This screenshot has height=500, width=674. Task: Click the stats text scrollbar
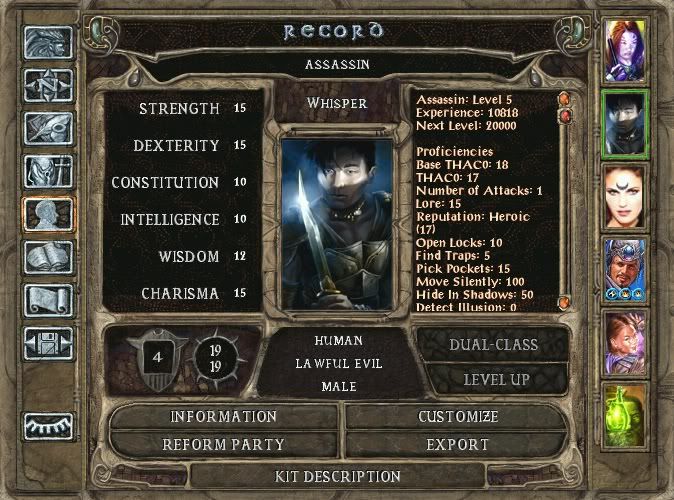[x=564, y=200]
